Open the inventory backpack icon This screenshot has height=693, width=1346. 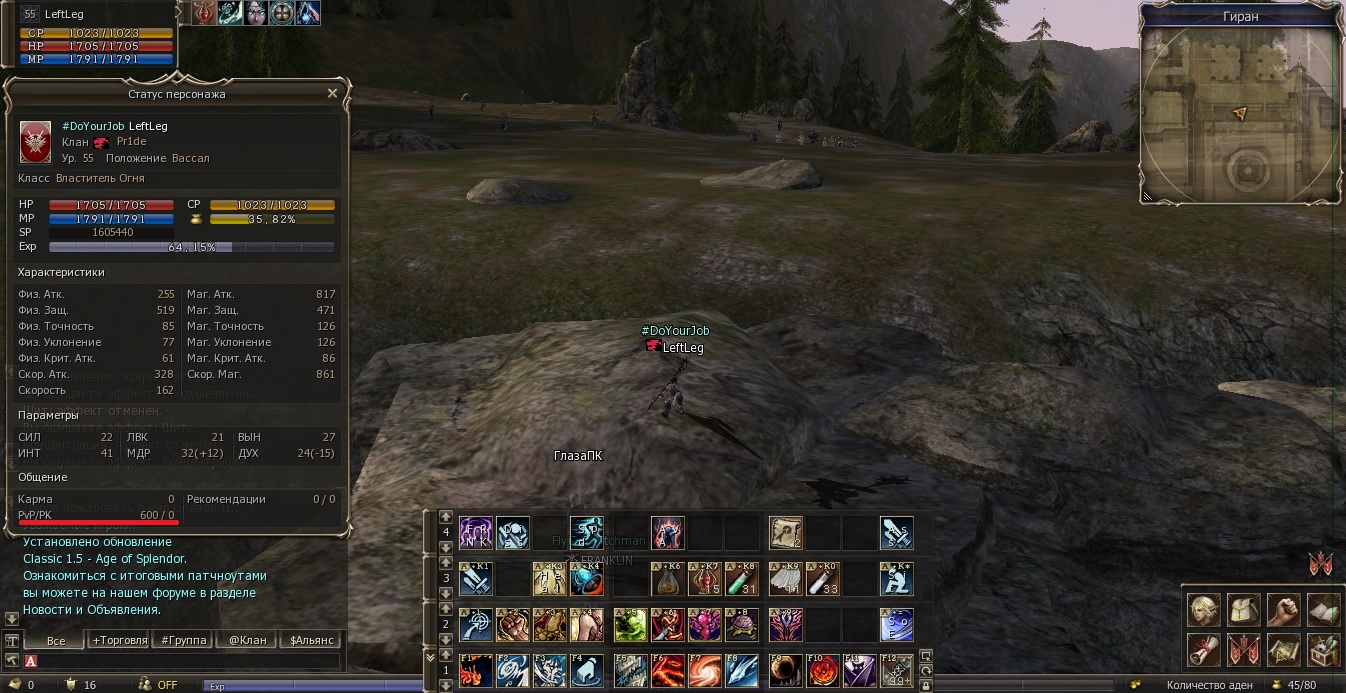pyautogui.click(x=1243, y=608)
